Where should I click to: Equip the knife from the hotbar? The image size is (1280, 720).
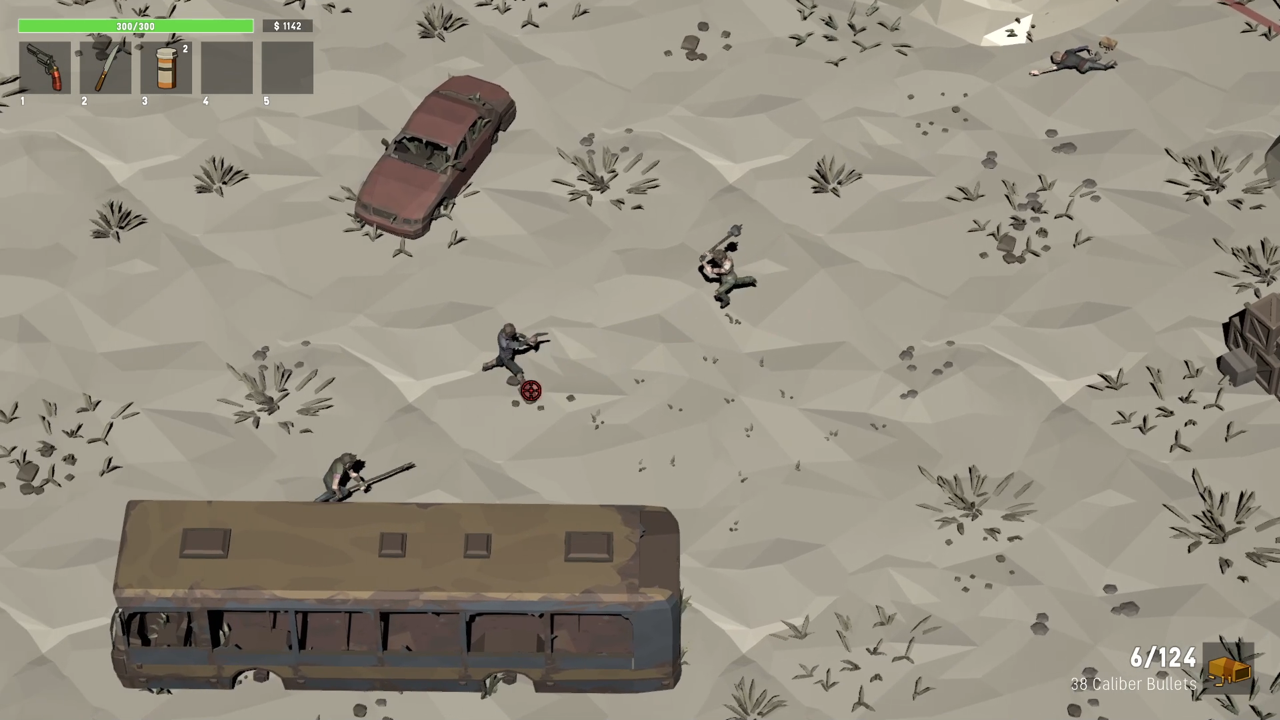(x=106, y=68)
